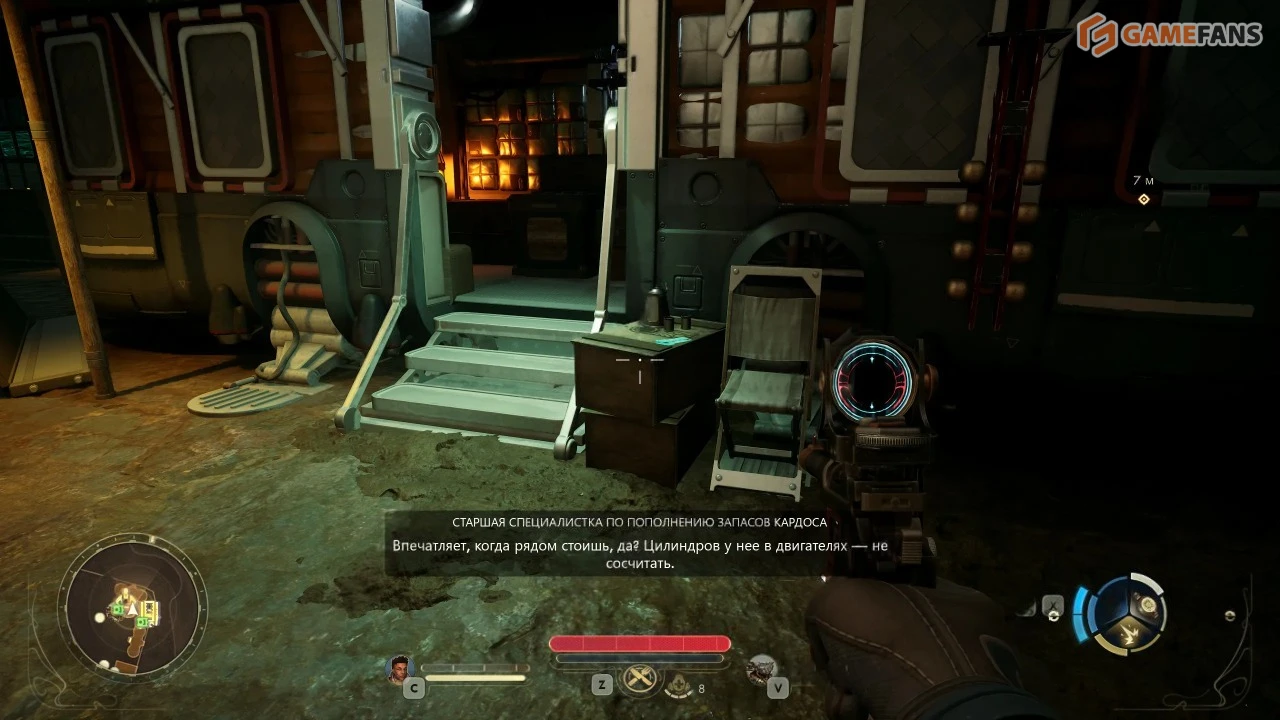Select the companion portrait icon
The height and width of the screenshot is (720, 1280).
click(400, 668)
